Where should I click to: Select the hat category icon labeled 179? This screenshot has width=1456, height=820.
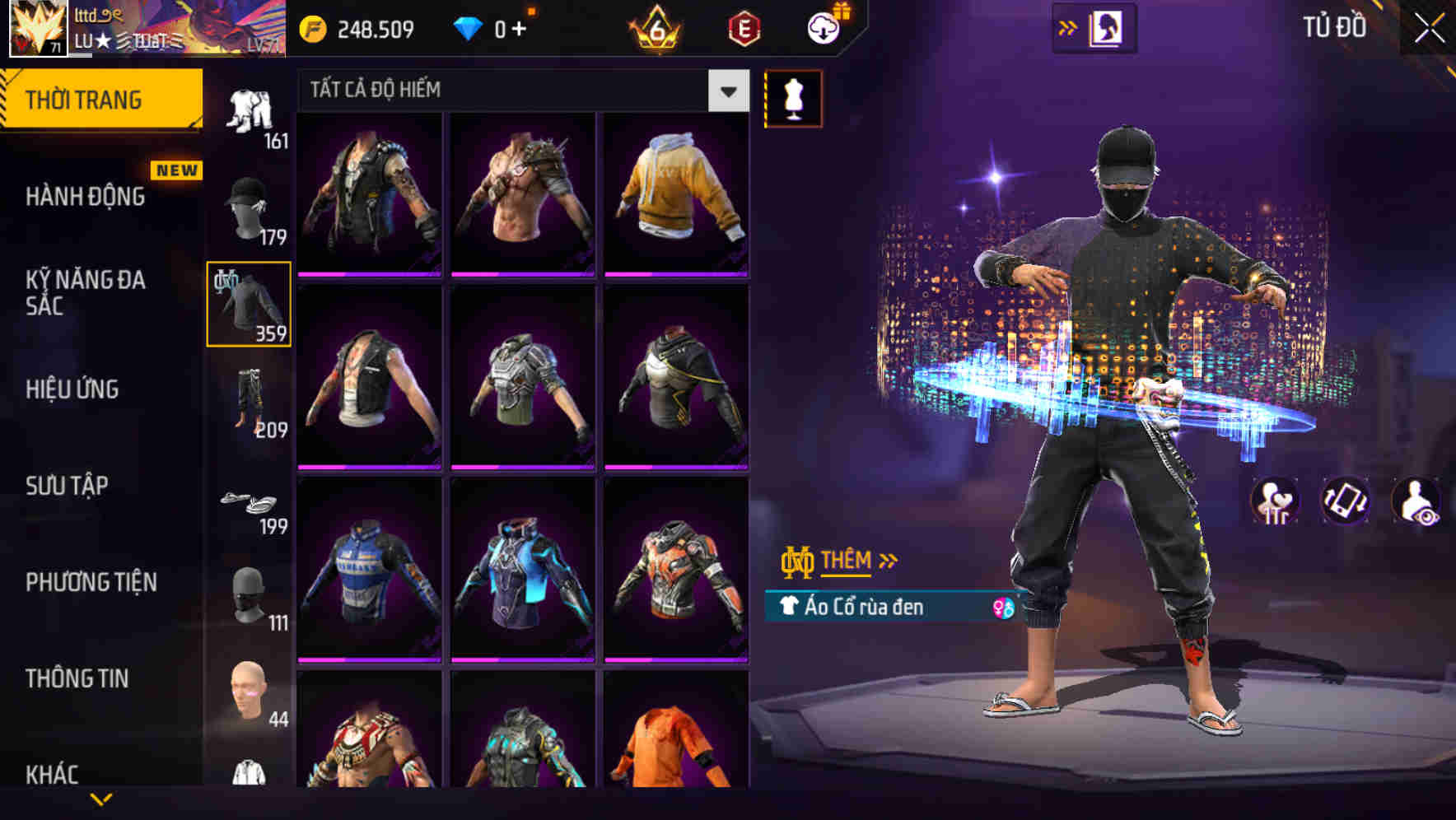click(x=250, y=206)
